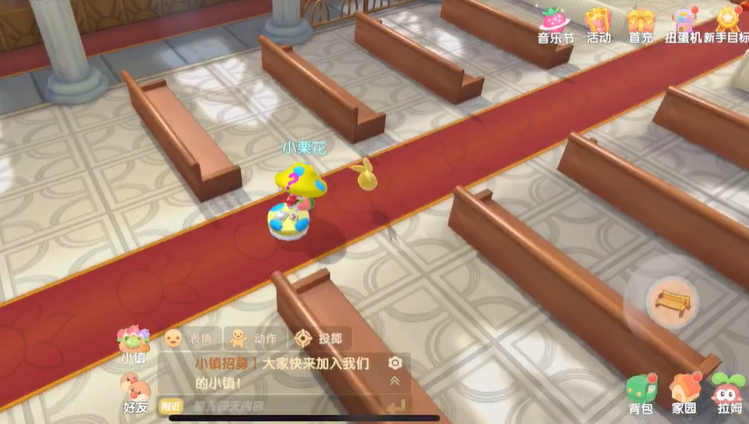
Task: Open the 音乐节 strawberry event icon
Action: [555, 21]
